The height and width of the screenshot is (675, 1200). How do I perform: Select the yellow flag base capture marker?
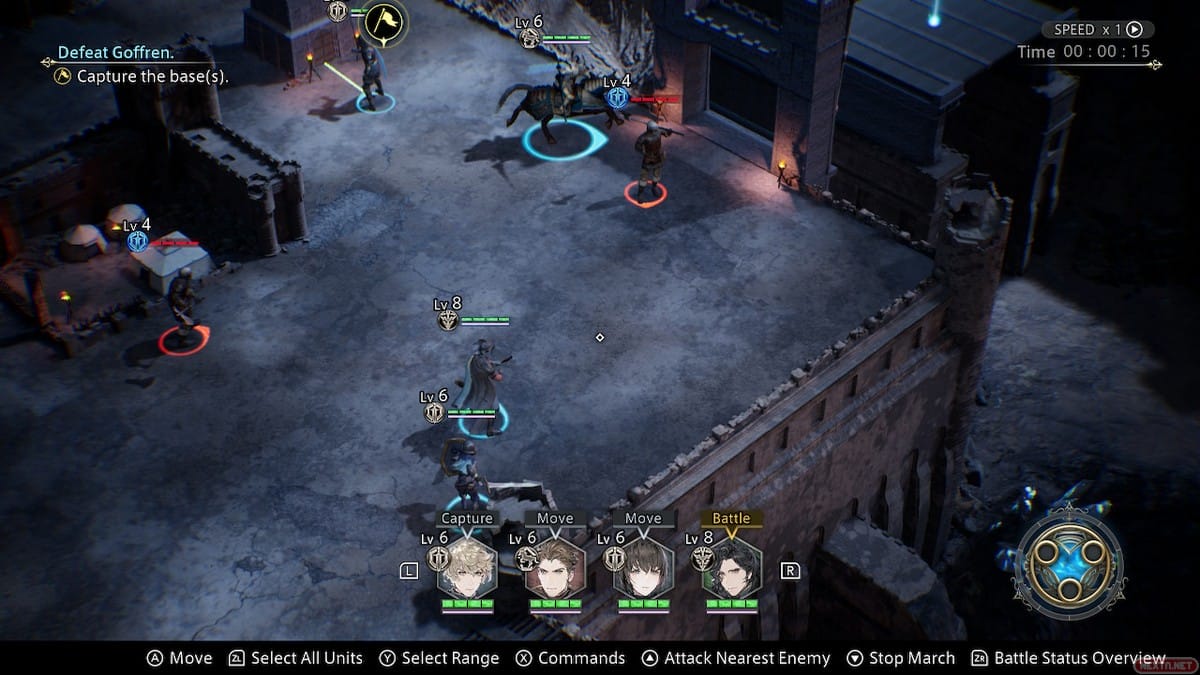point(384,22)
